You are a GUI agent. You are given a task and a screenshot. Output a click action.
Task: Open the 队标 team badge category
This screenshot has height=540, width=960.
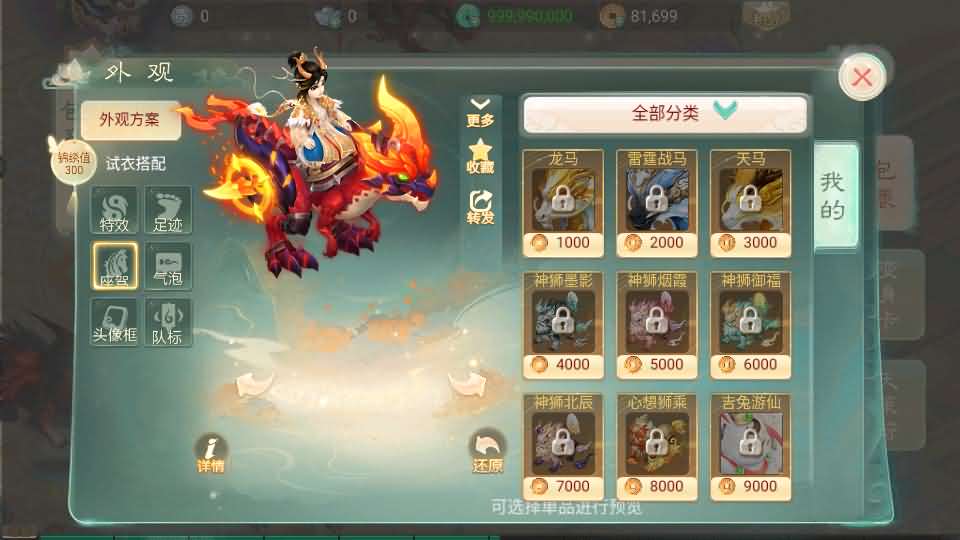click(167, 323)
